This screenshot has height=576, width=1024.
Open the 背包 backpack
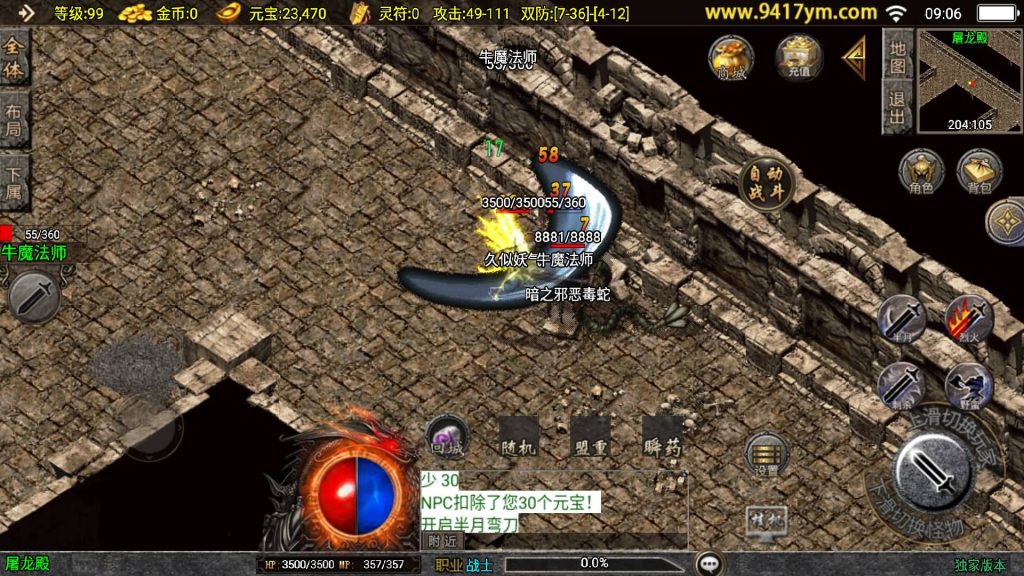tap(980, 172)
